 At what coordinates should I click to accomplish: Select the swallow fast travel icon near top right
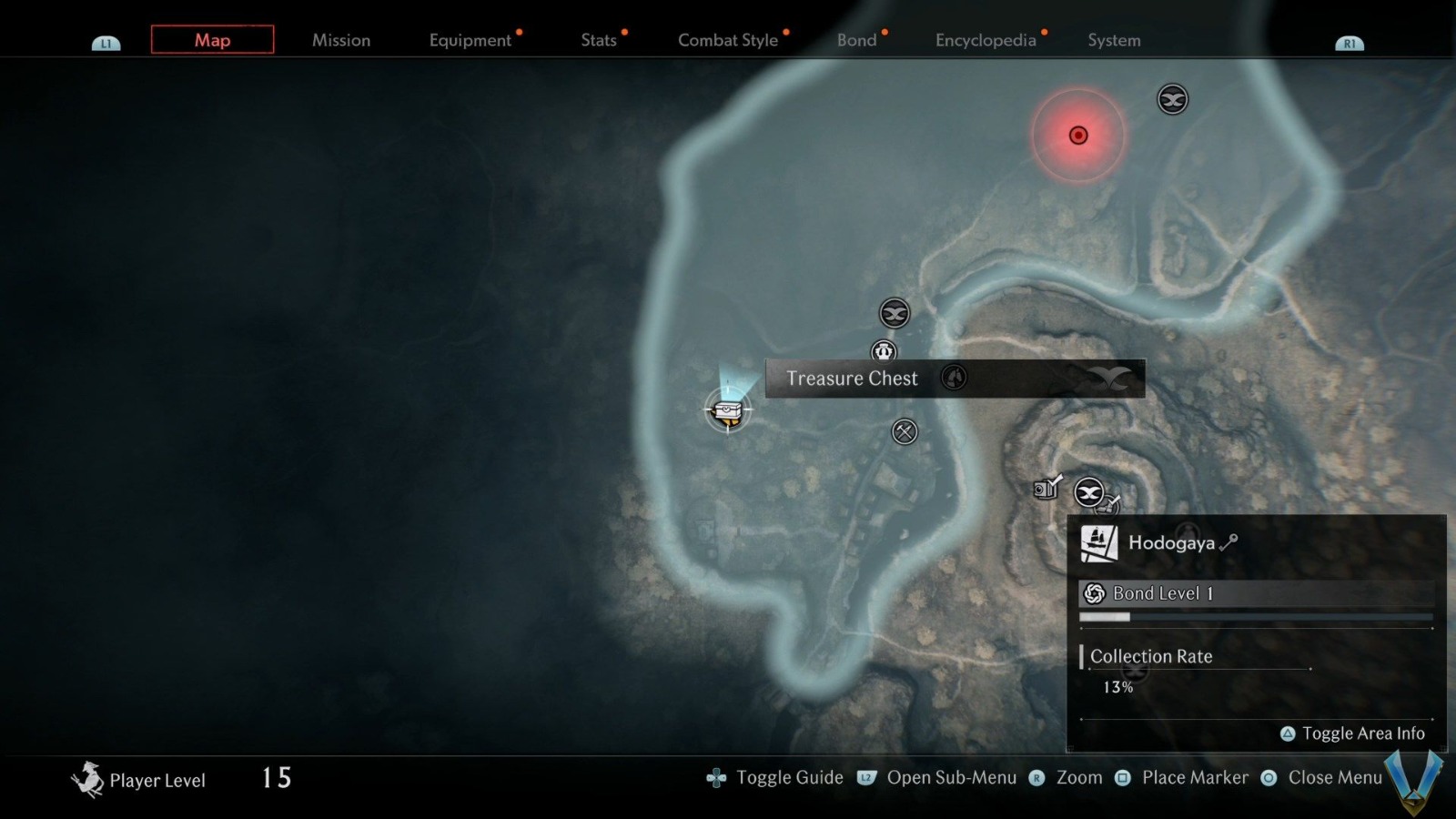tap(1172, 100)
